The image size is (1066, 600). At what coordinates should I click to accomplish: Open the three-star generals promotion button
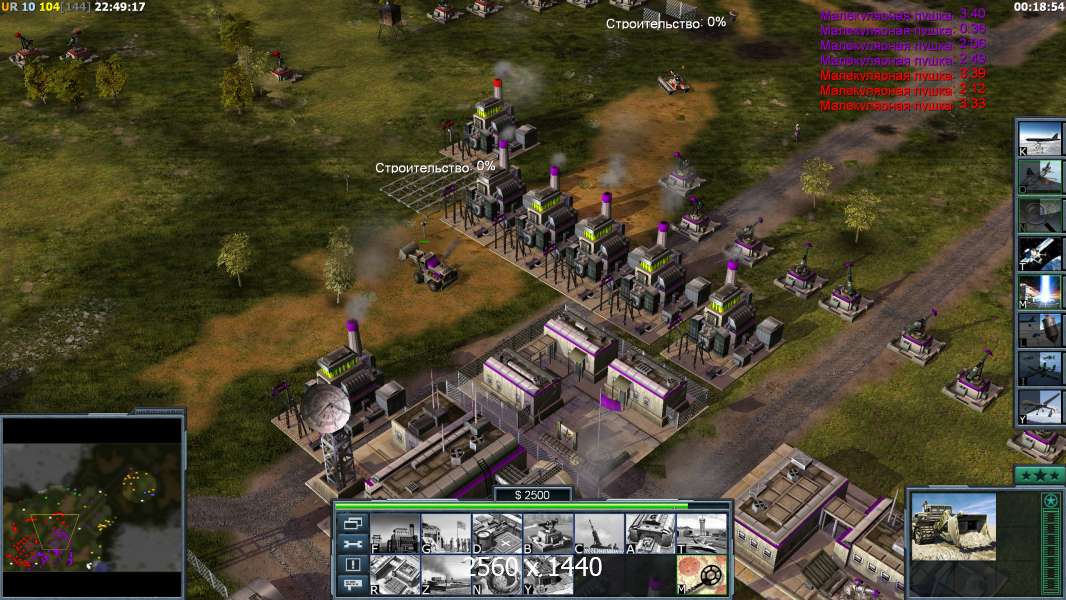point(1038,474)
